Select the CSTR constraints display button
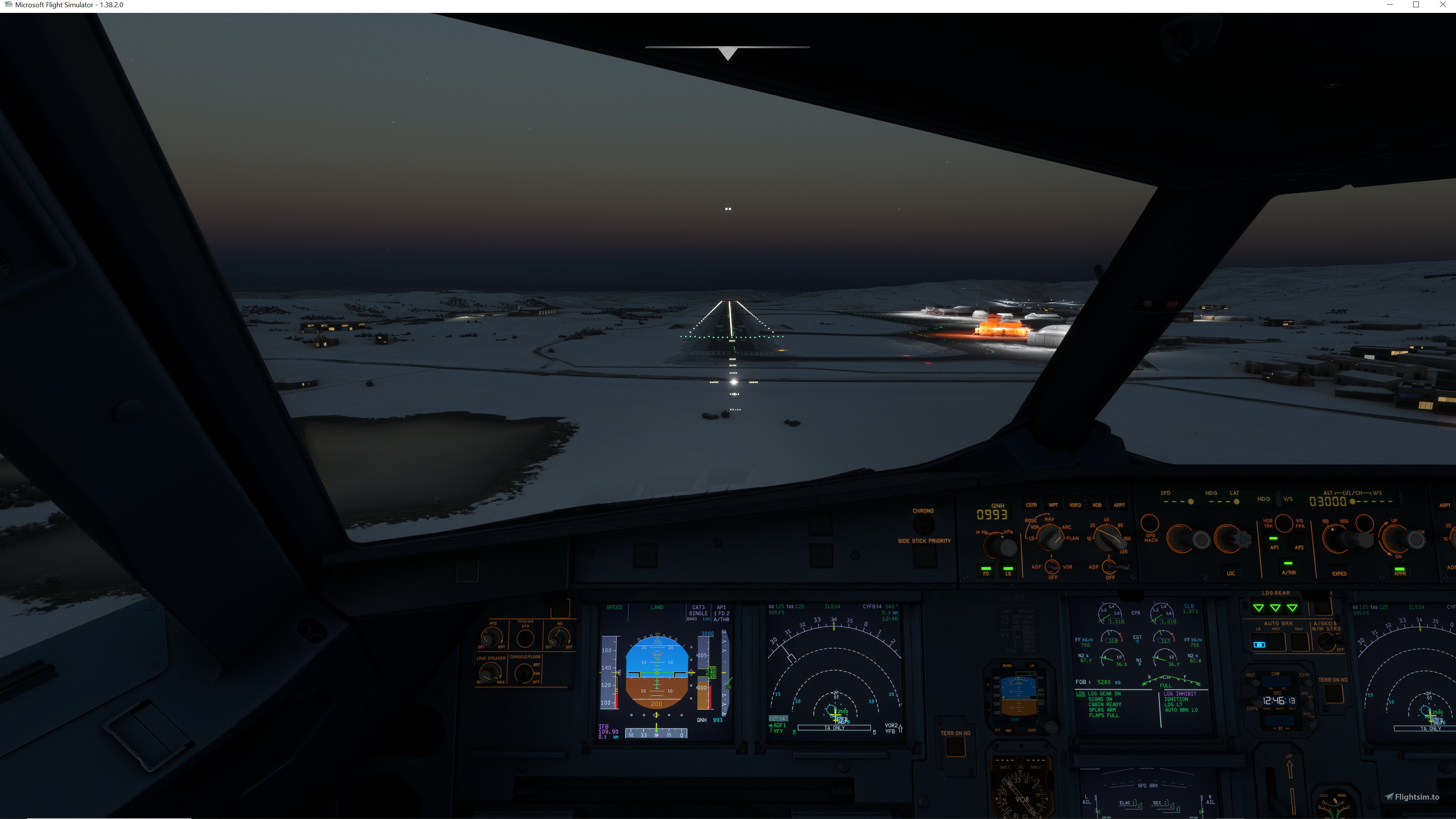 [1032, 505]
